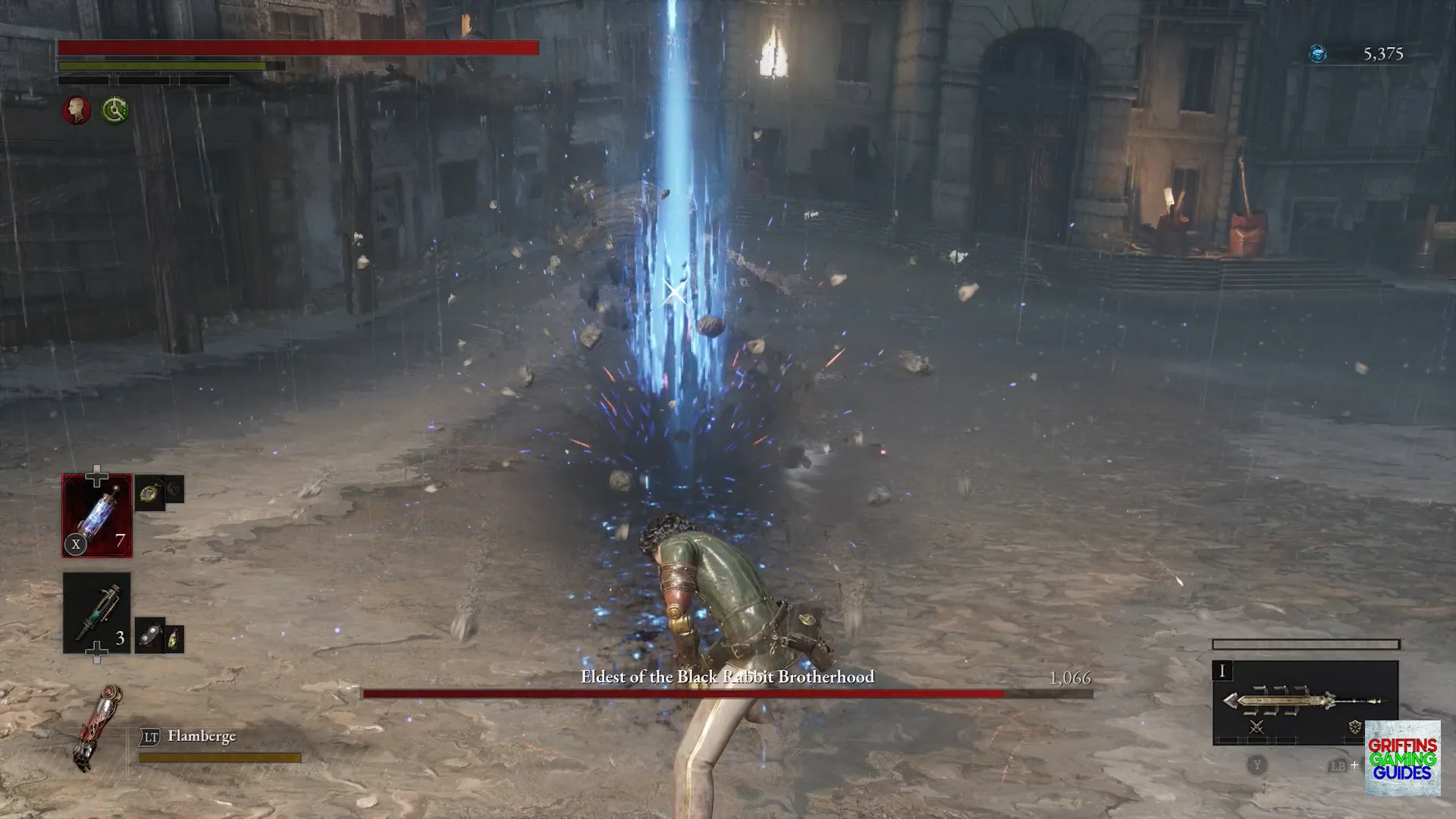
Task: Click the blue Ergo currency icon
Action: coord(1318,54)
